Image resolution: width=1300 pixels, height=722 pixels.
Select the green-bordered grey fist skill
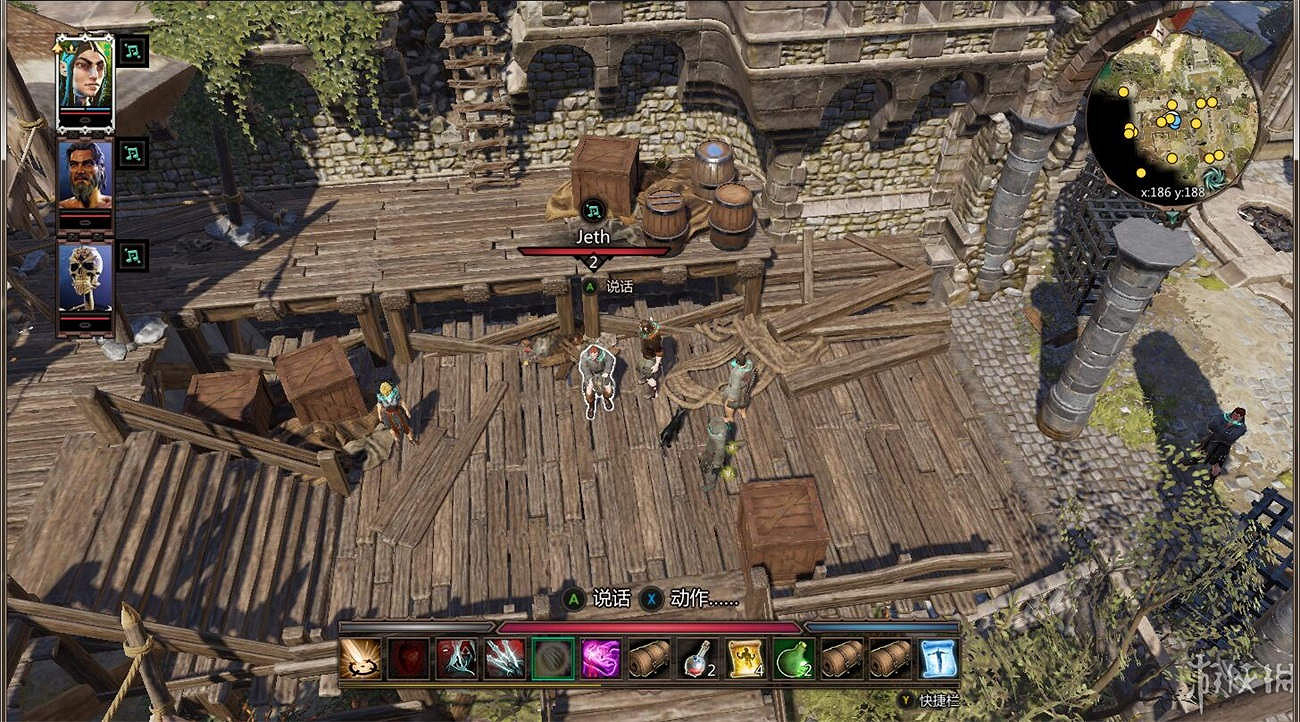[553, 659]
